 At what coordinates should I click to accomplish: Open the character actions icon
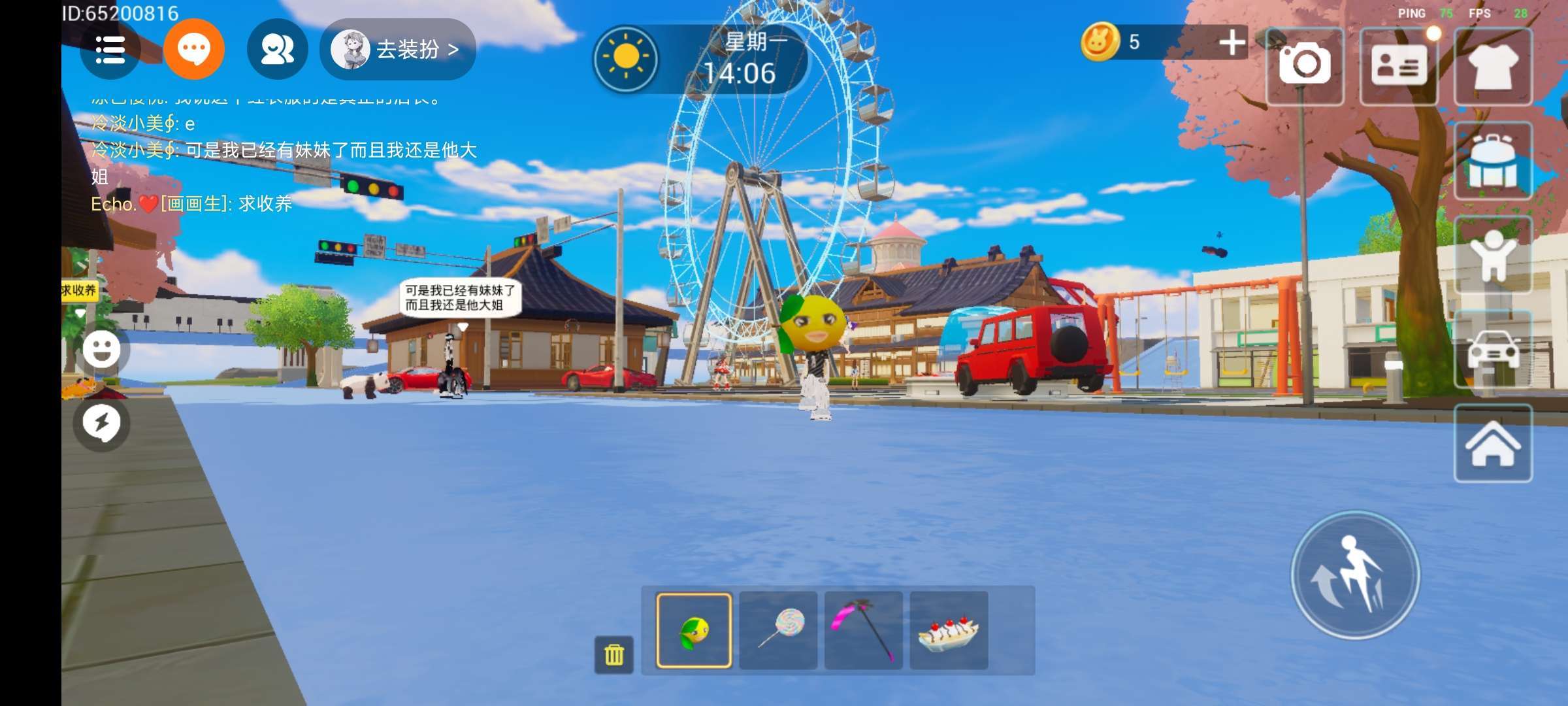pos(1493,255)
